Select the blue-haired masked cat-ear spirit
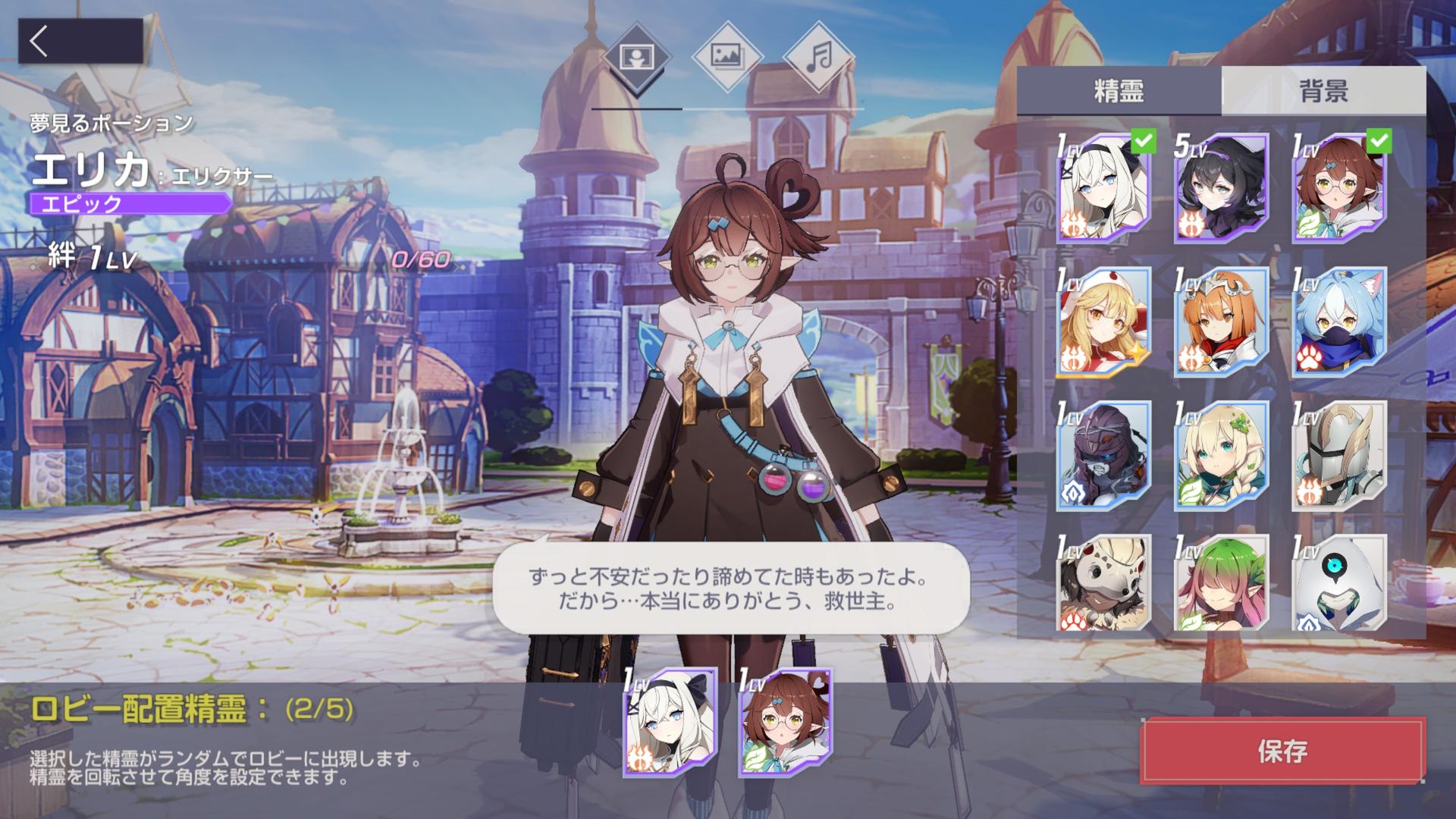 tap(1339, 322)
